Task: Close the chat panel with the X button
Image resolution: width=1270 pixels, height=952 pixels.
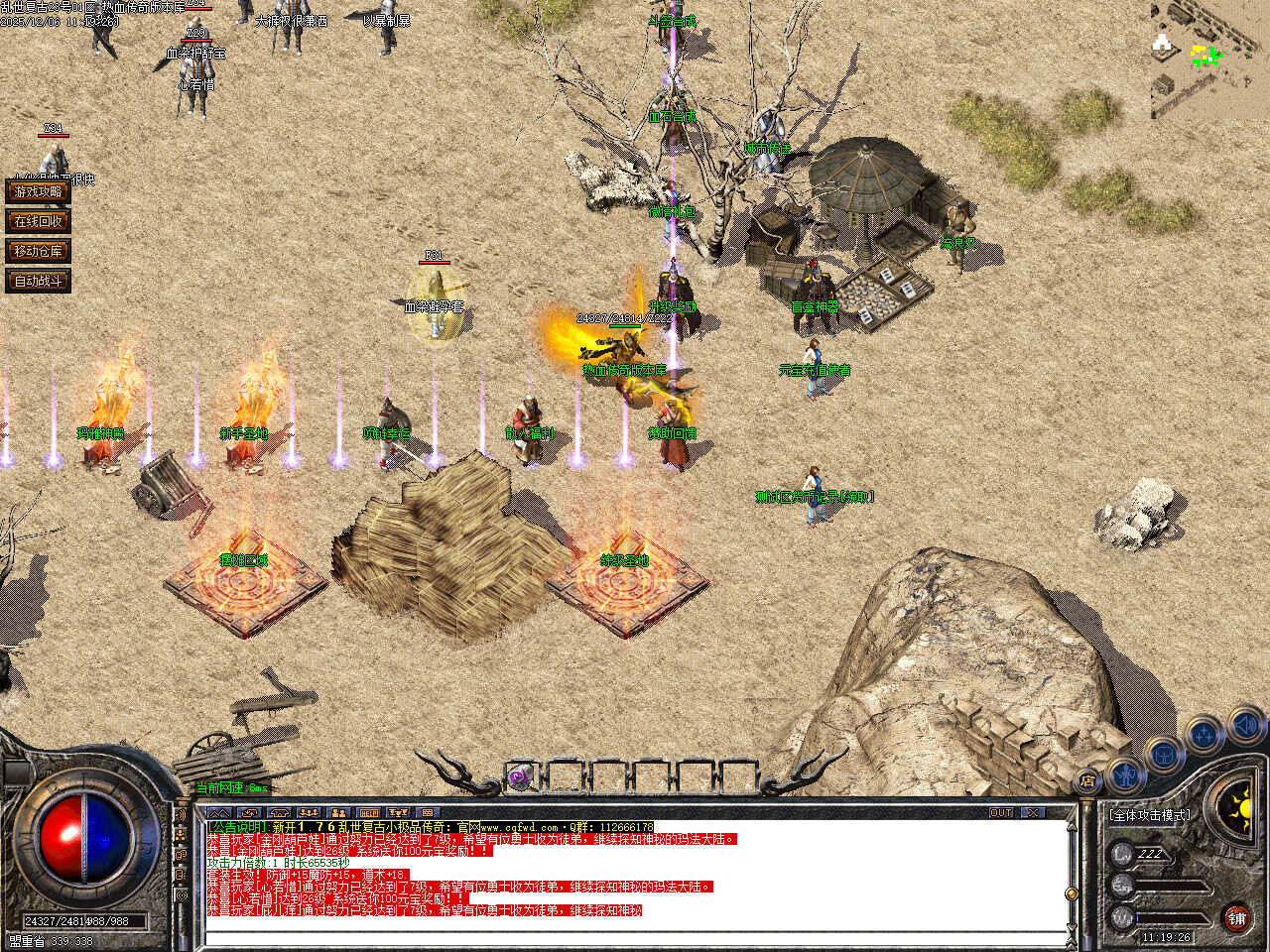Action: click(x=1035, y=812)
